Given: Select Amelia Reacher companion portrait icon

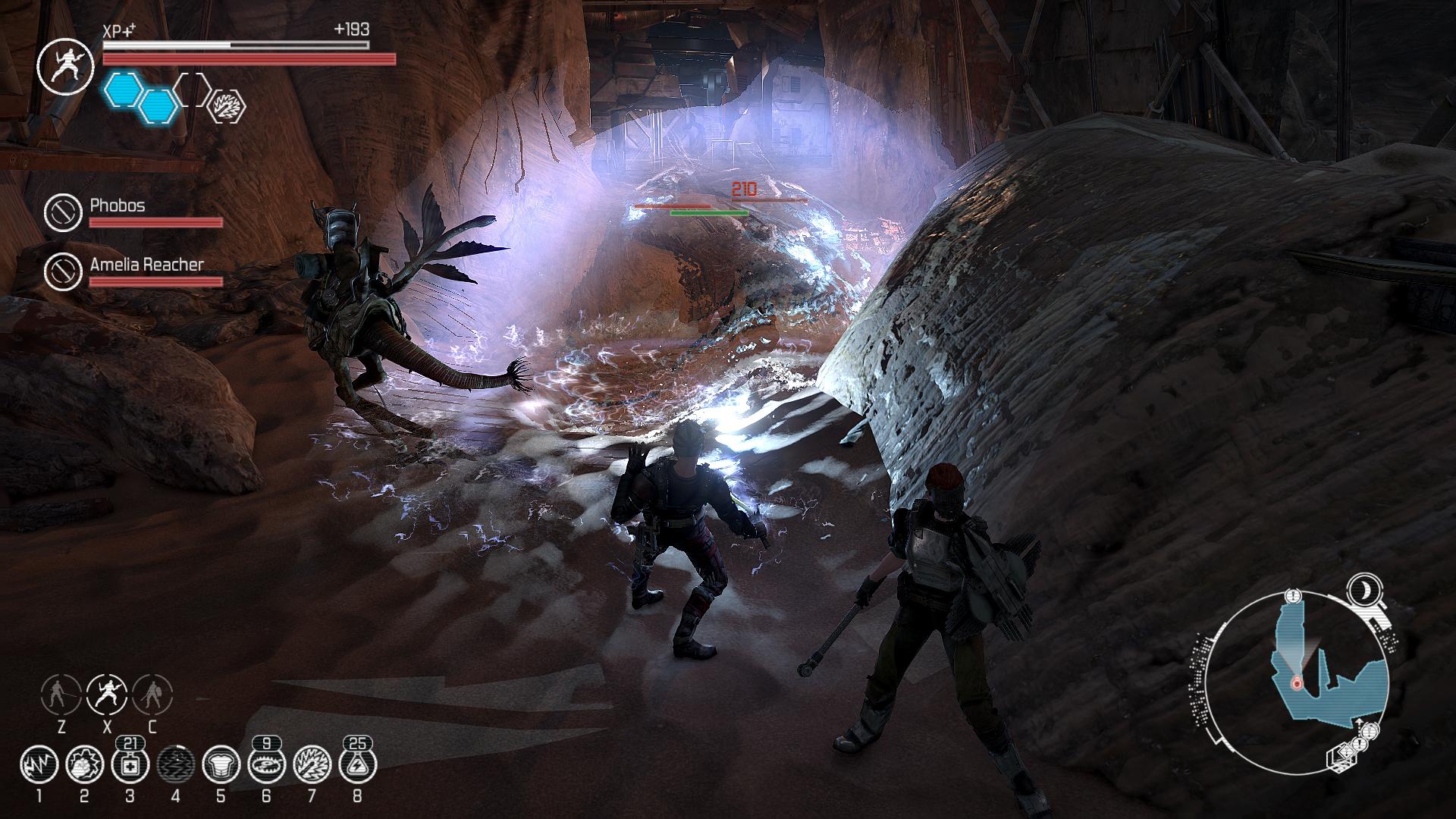Looking at the screenshot, I should point(63,271).
